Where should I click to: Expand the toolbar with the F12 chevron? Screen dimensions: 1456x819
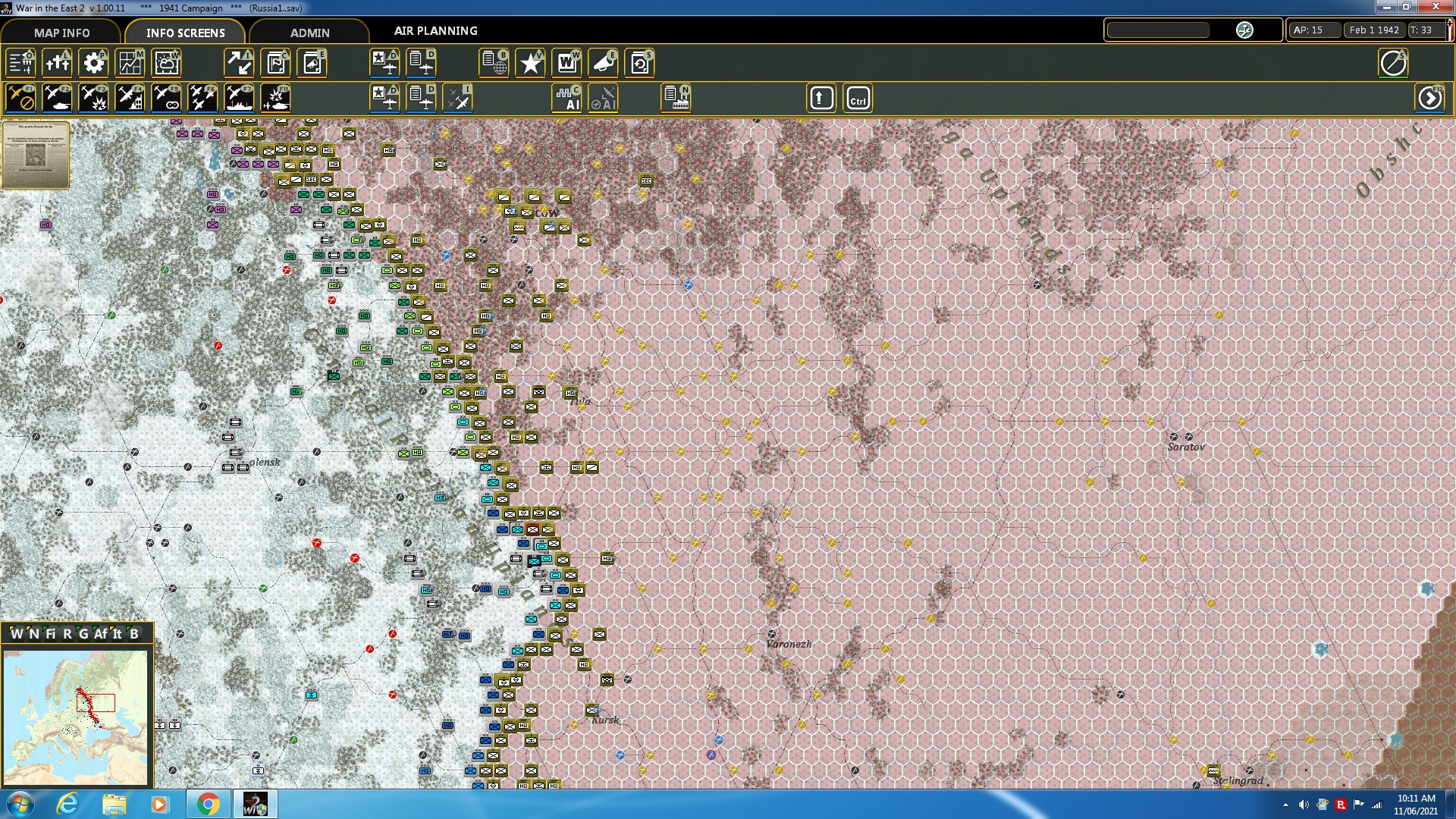[1430, 97]
